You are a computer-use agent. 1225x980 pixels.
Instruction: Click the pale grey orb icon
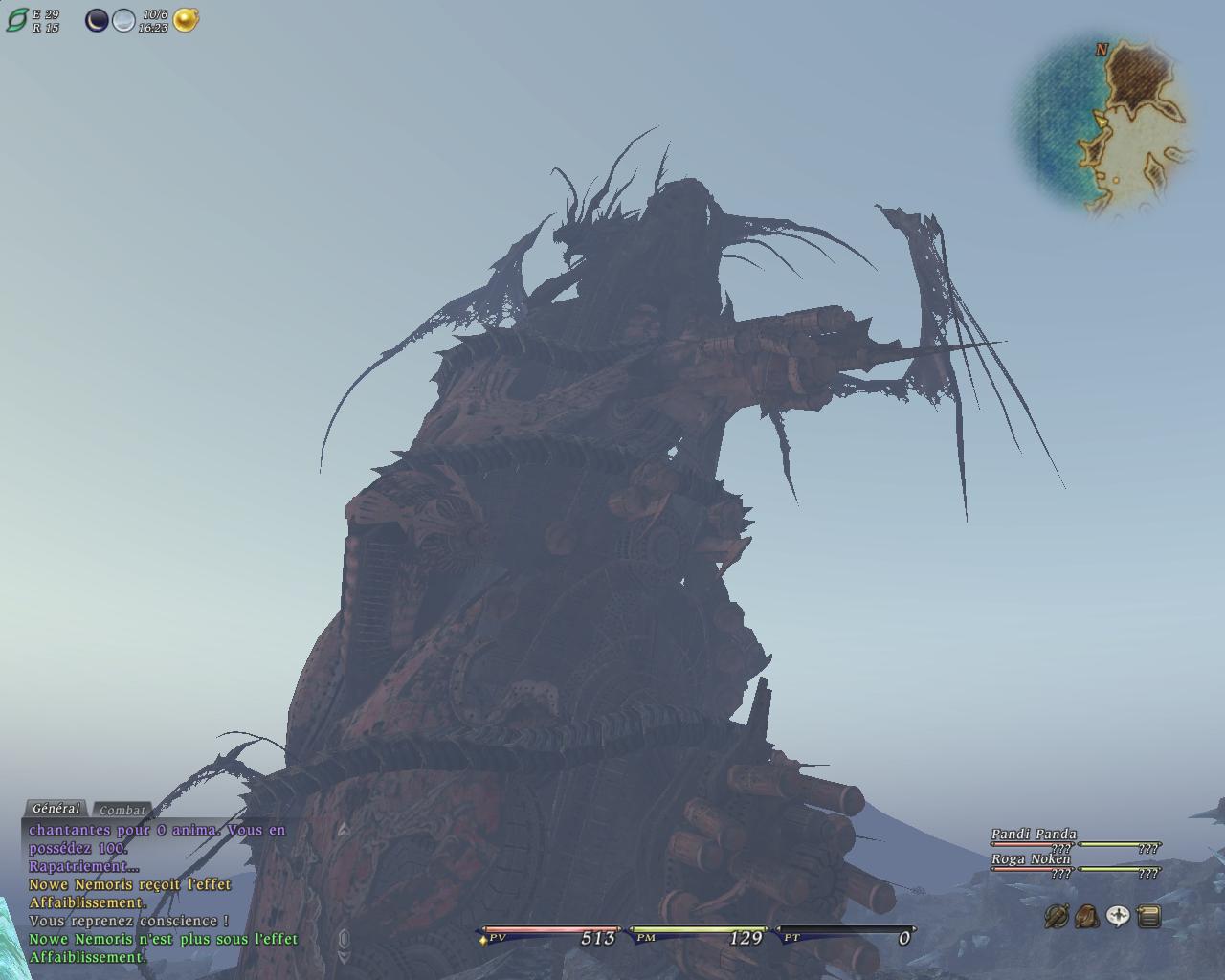click(123, 20)
